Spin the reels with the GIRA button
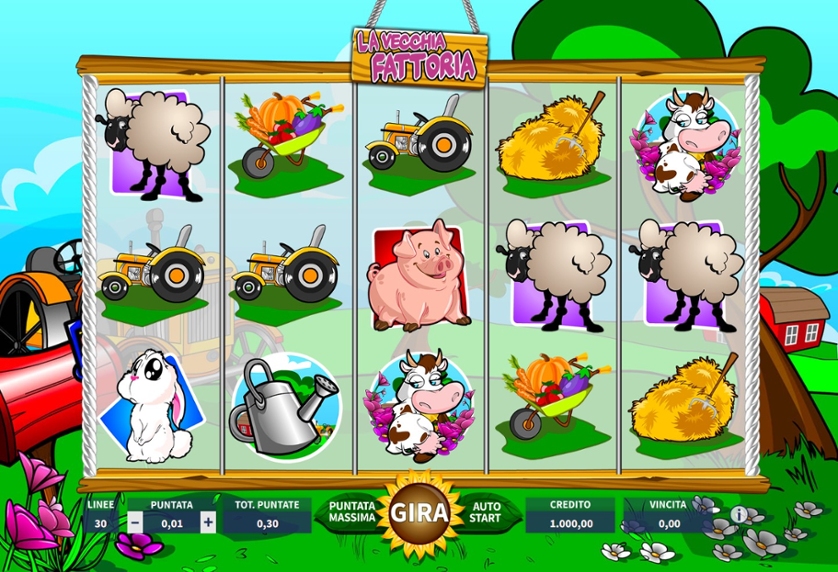 pos(412,514)
